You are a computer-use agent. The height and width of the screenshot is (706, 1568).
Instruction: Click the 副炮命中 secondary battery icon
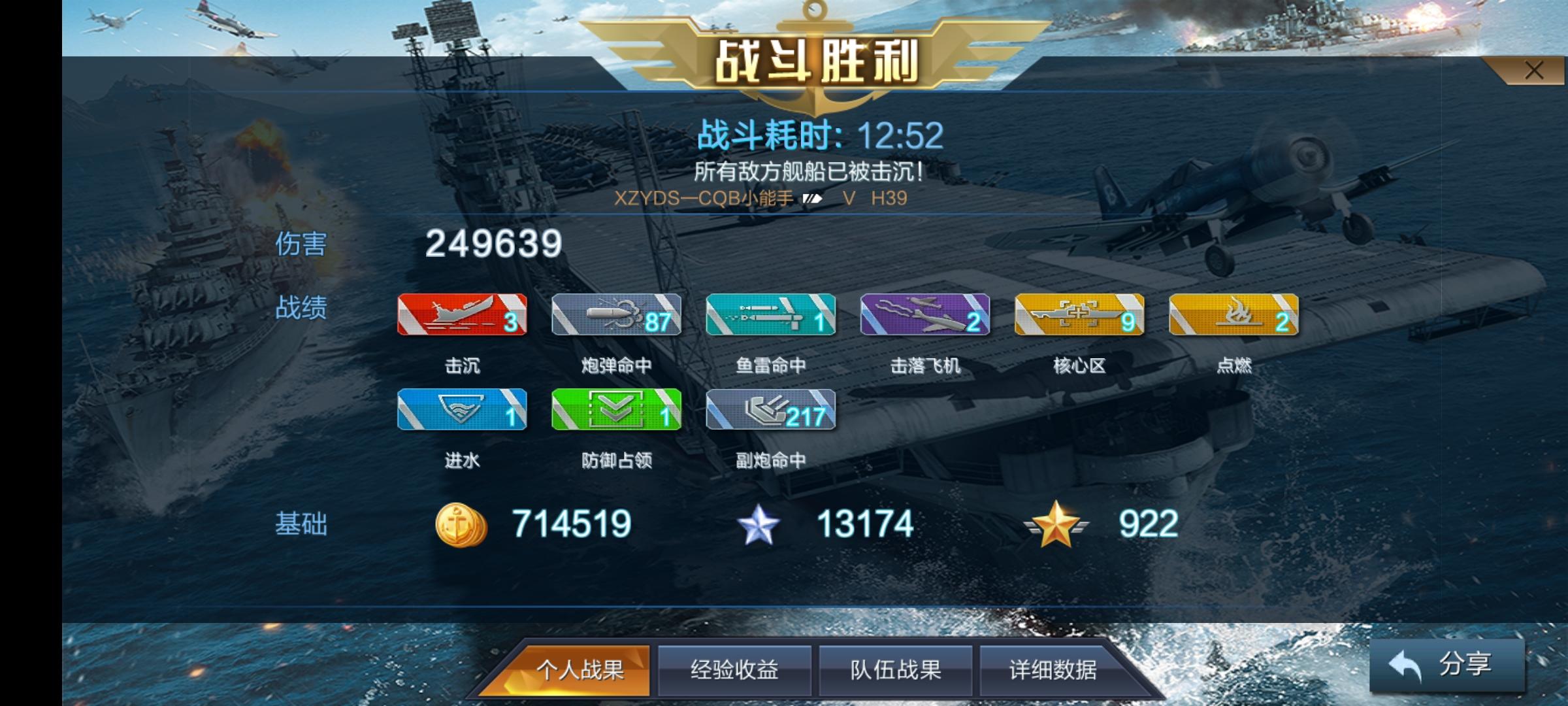(x=770, y=411)
